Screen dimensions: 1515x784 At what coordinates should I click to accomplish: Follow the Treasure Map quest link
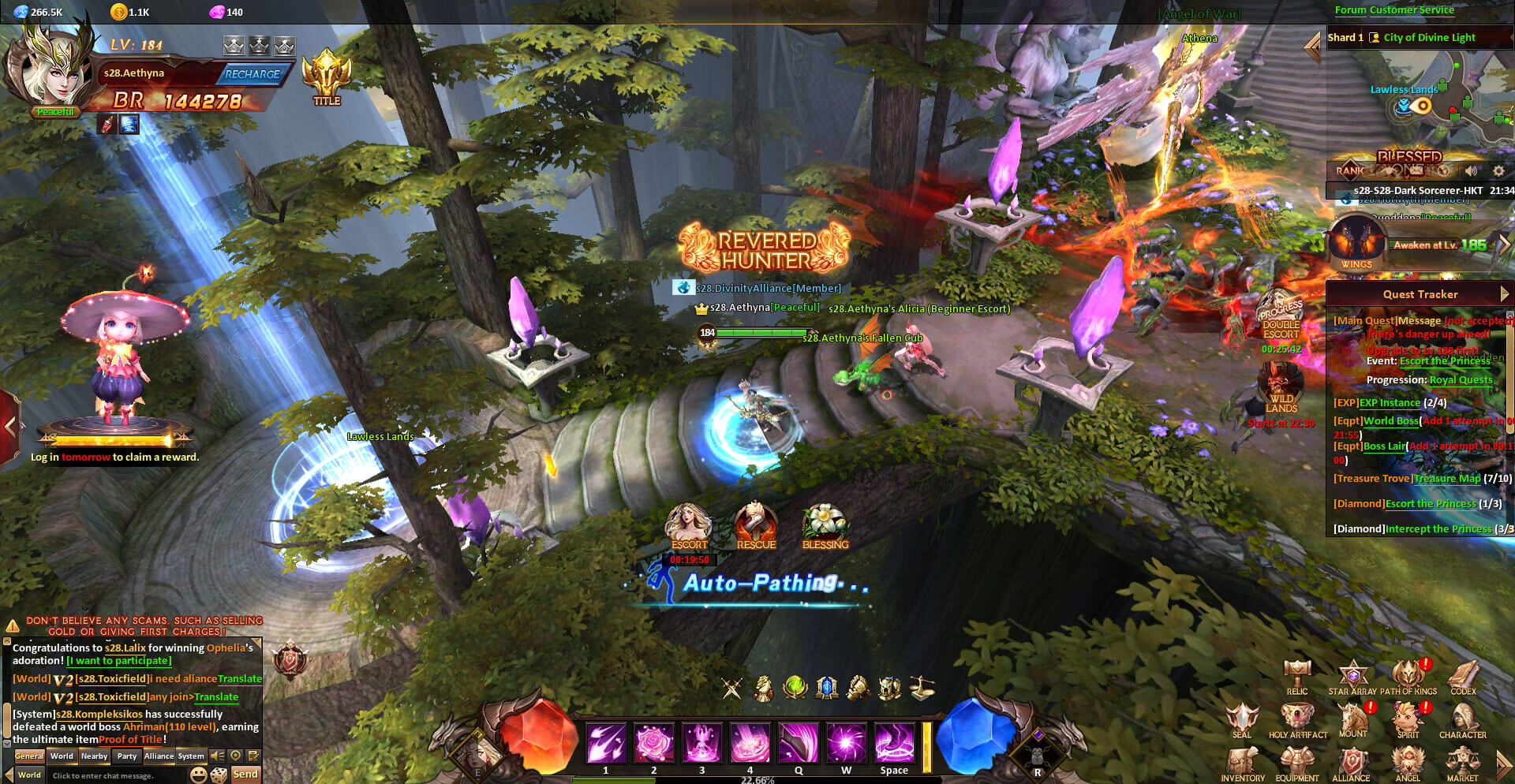1447,479
